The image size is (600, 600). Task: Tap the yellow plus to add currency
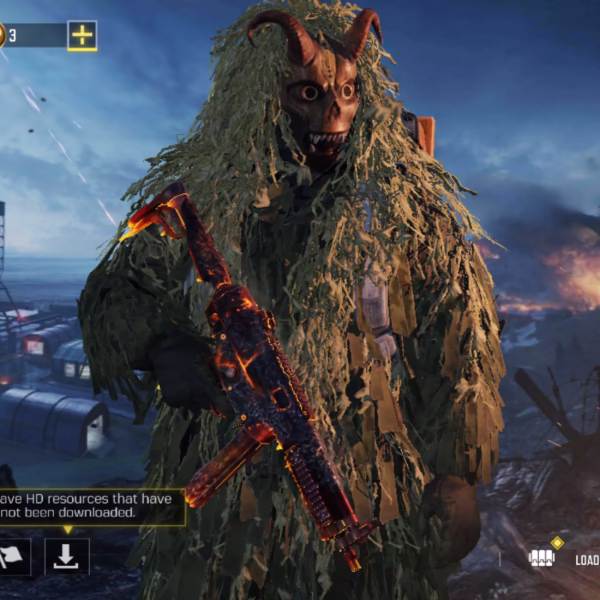coord(82,36)
